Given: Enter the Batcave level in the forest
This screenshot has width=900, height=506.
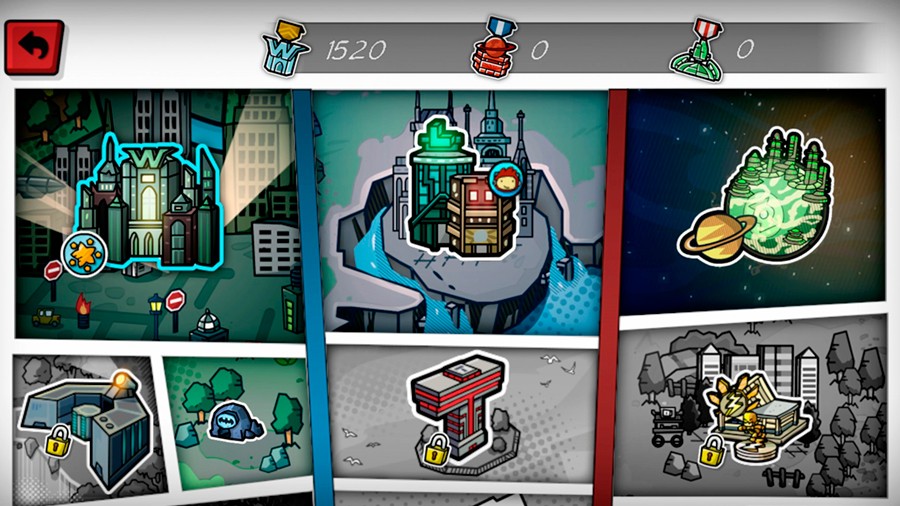Looking at the screenshot, I should click(x=234, y=418).
